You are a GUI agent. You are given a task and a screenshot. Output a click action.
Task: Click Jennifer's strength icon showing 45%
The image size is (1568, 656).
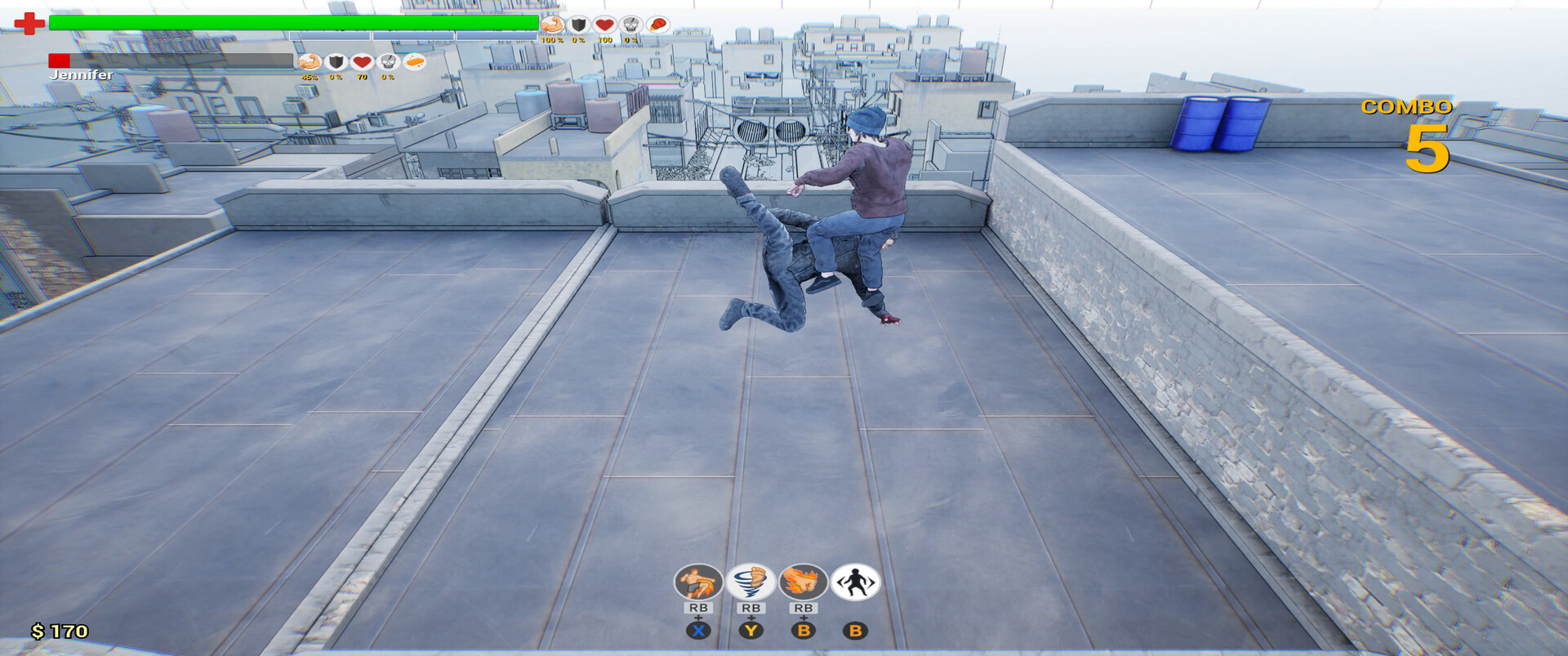(310, 61)
